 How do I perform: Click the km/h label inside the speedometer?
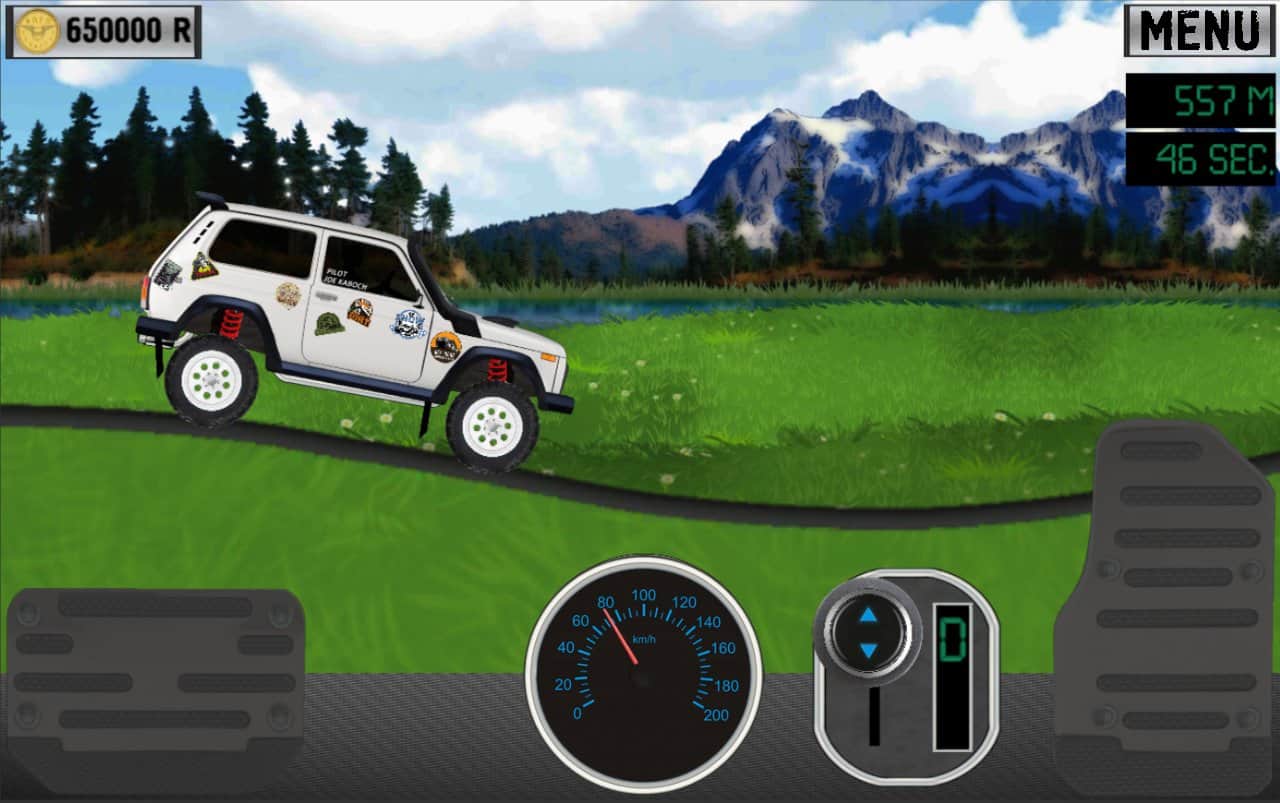(646, 640)
